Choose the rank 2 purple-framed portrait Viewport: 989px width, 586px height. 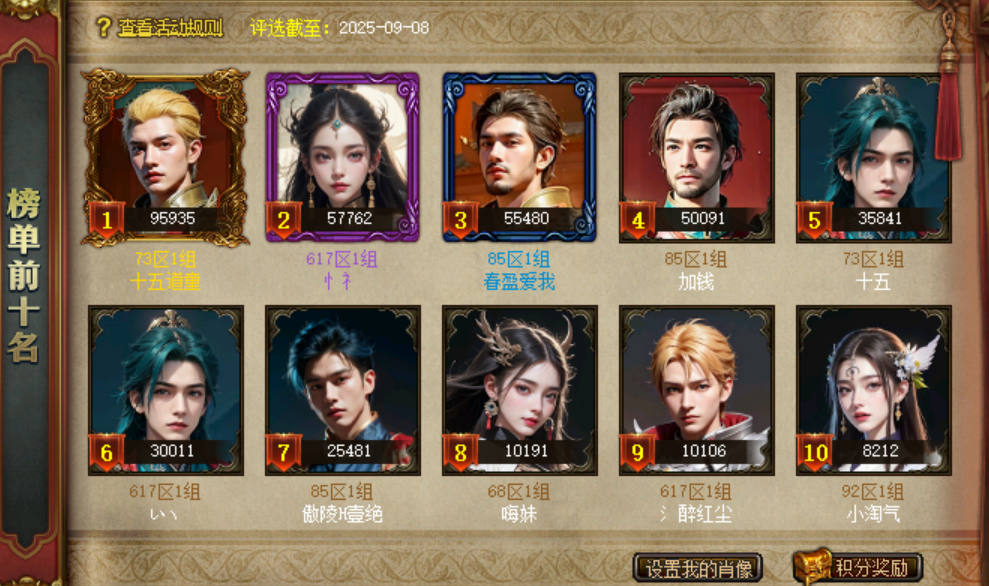[342, 155]
